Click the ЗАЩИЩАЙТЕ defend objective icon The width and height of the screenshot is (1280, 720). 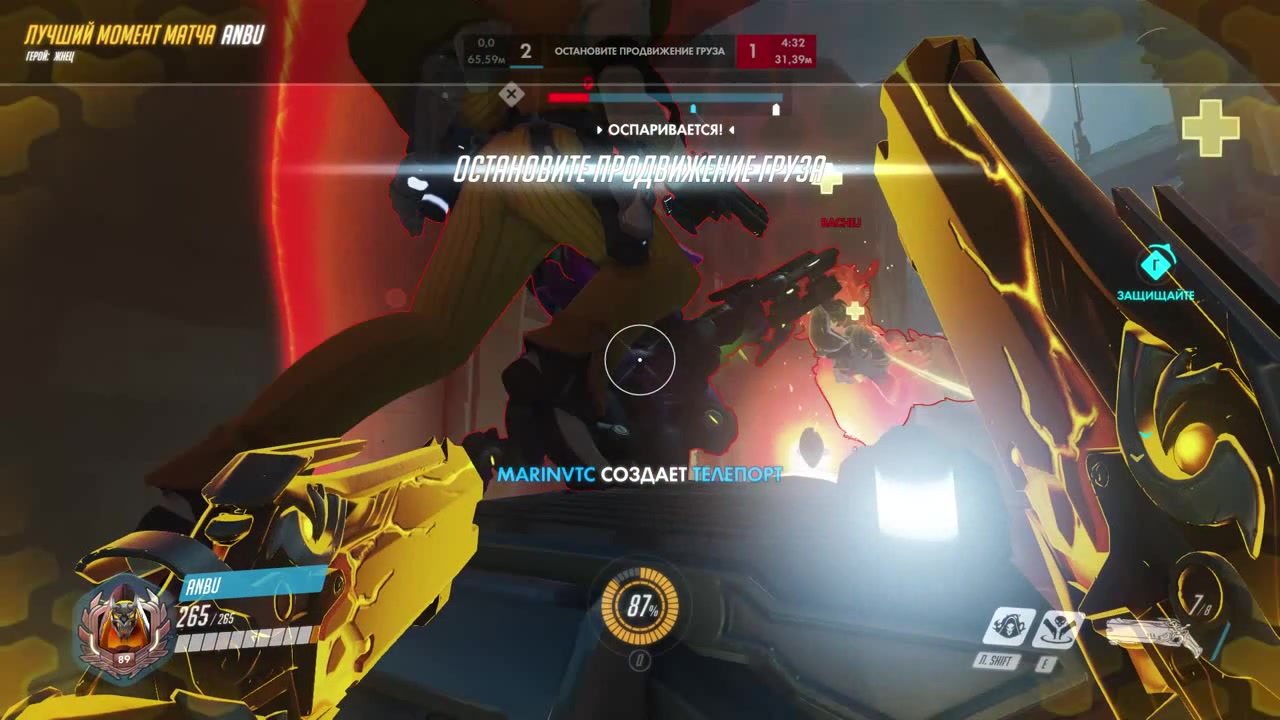[x=1156, y=265]
